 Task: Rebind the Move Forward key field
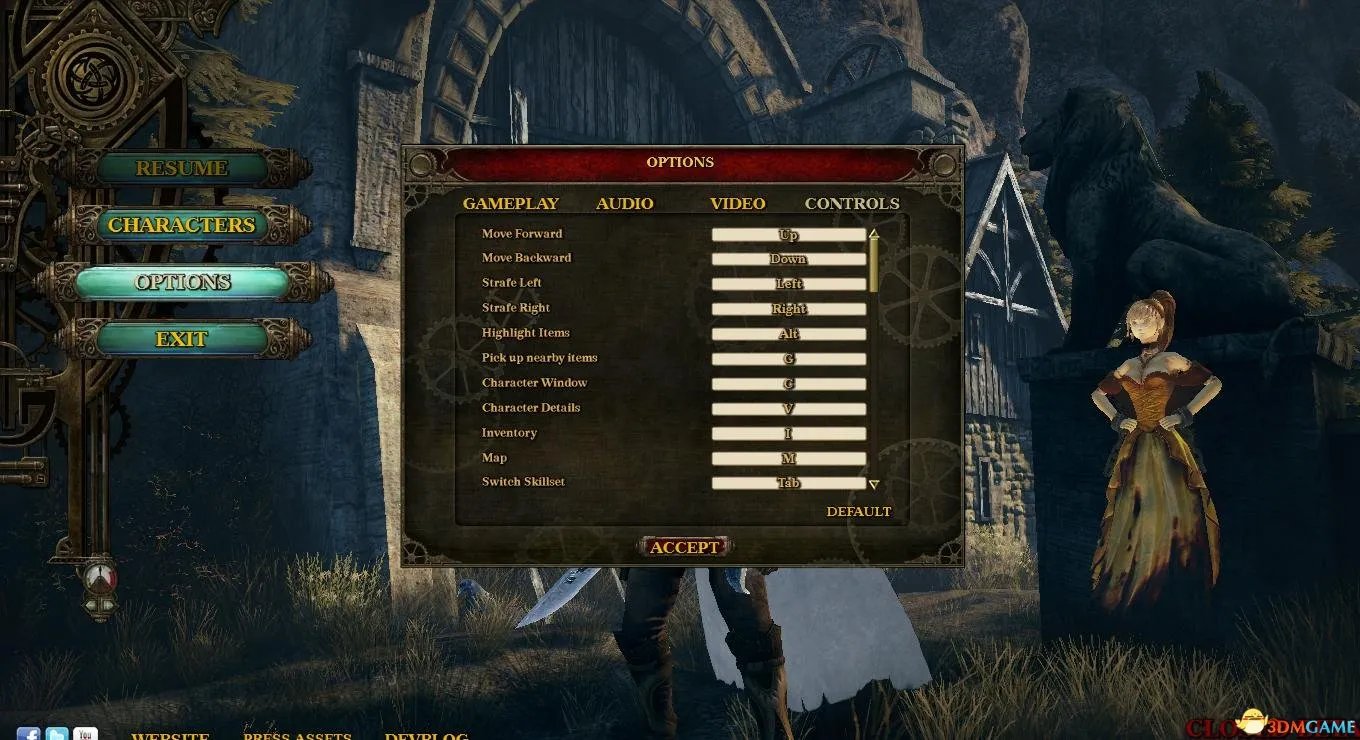click(788, 235)
